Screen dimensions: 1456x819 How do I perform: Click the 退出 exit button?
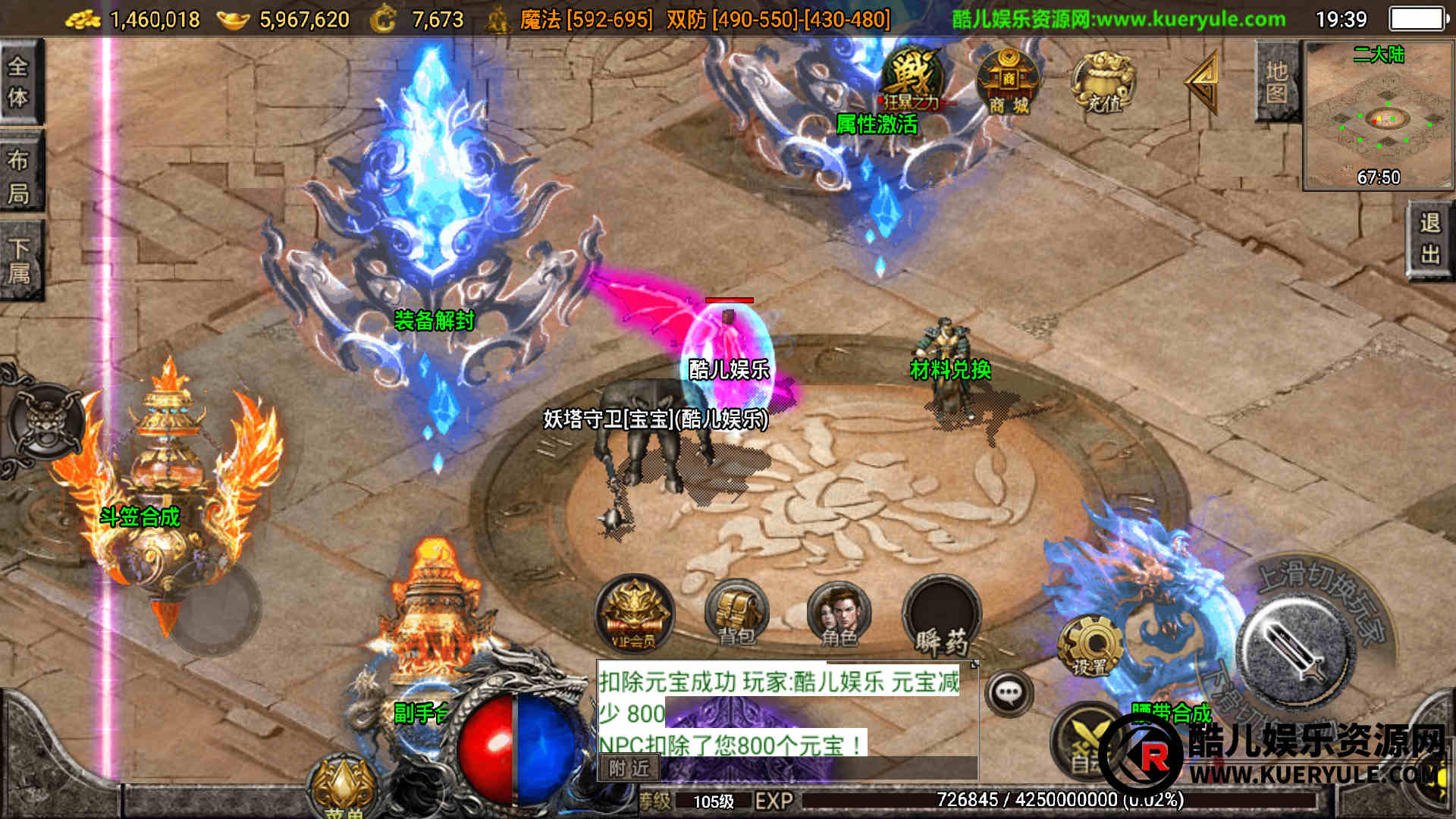click(1430, 239)
